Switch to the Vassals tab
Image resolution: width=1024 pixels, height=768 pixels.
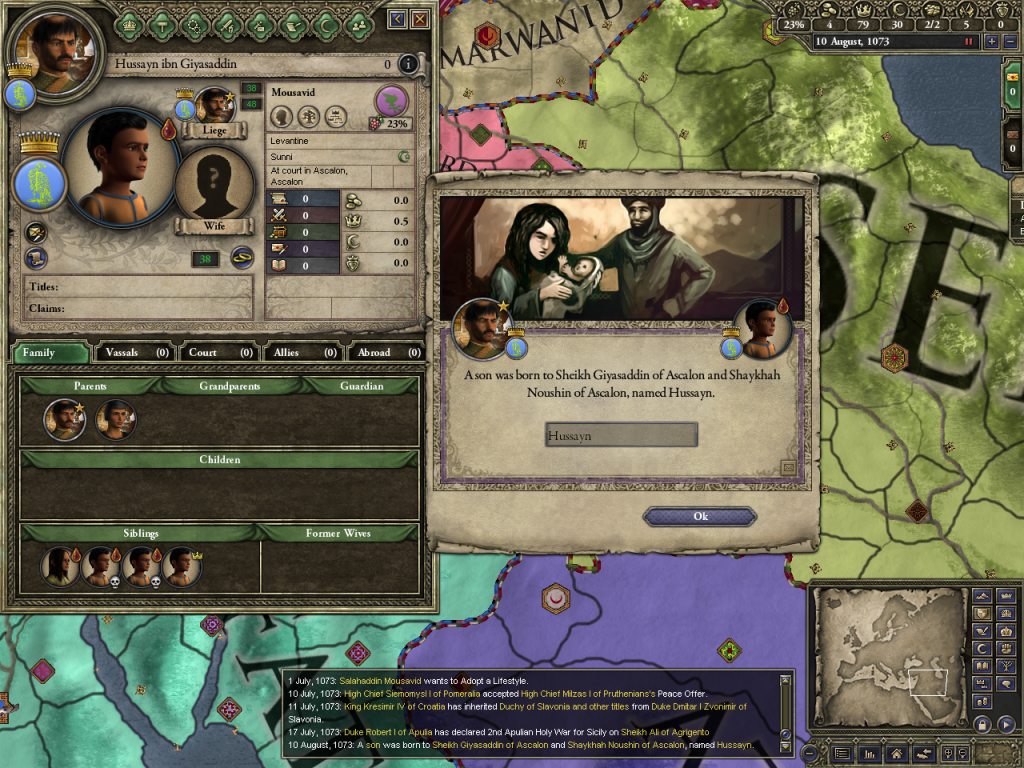pyautogui.click(x=135, y=352)
